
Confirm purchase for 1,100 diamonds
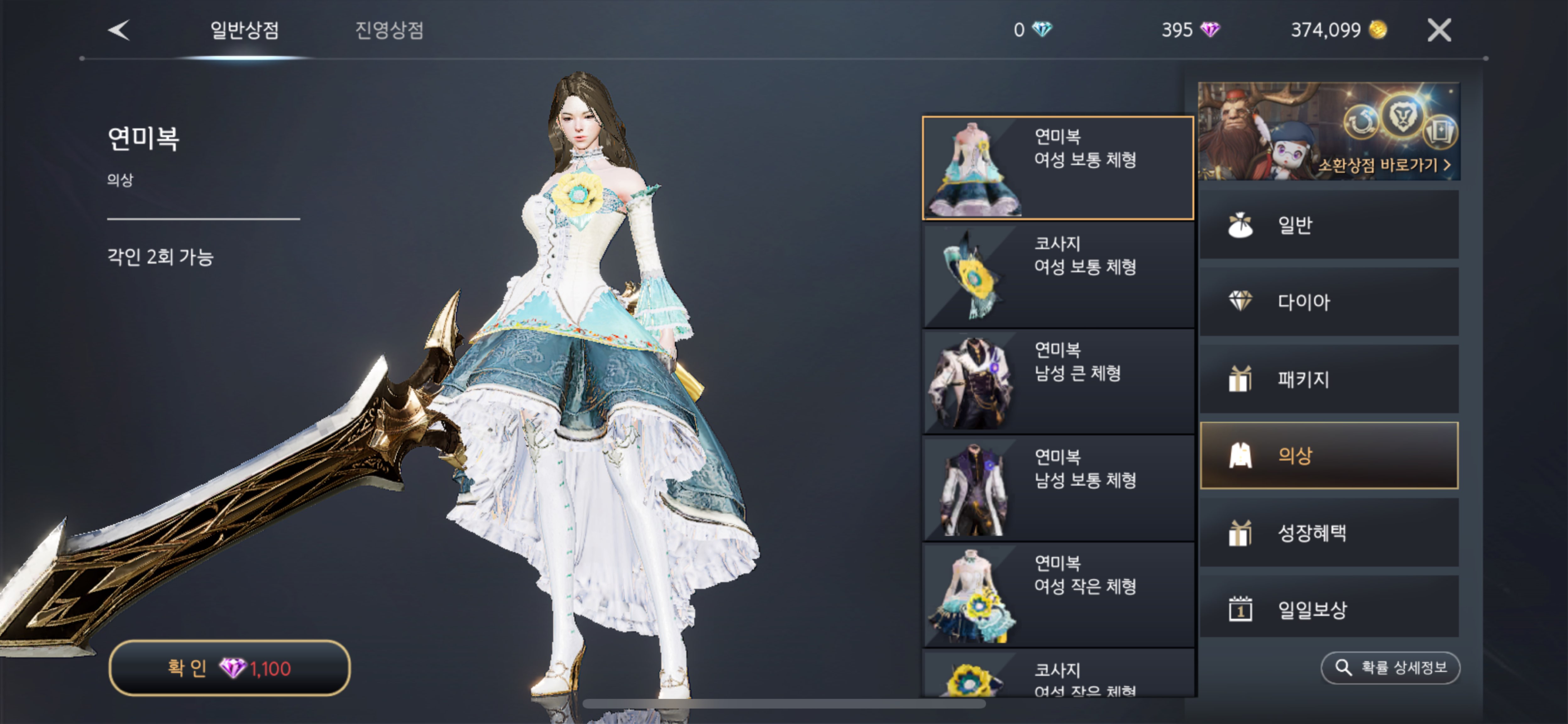pyautogui.click(x=229, y=668)
